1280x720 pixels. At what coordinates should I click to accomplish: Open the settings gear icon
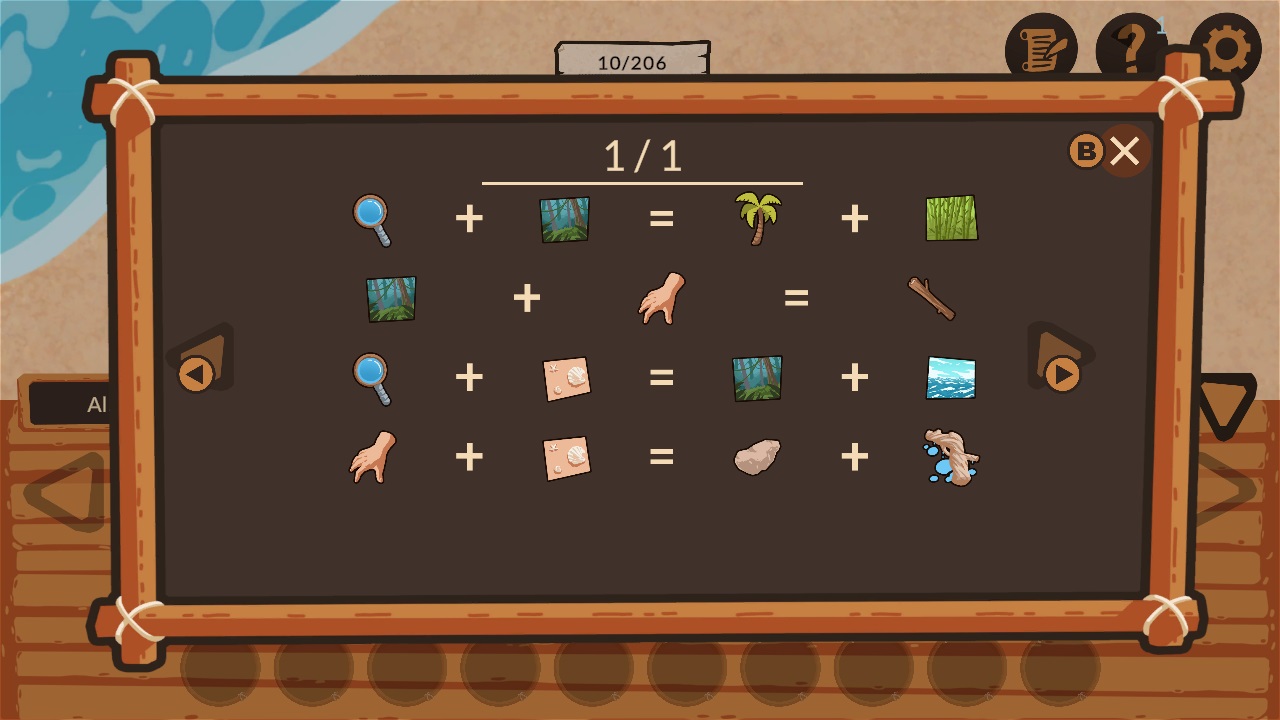[1228, 46]
